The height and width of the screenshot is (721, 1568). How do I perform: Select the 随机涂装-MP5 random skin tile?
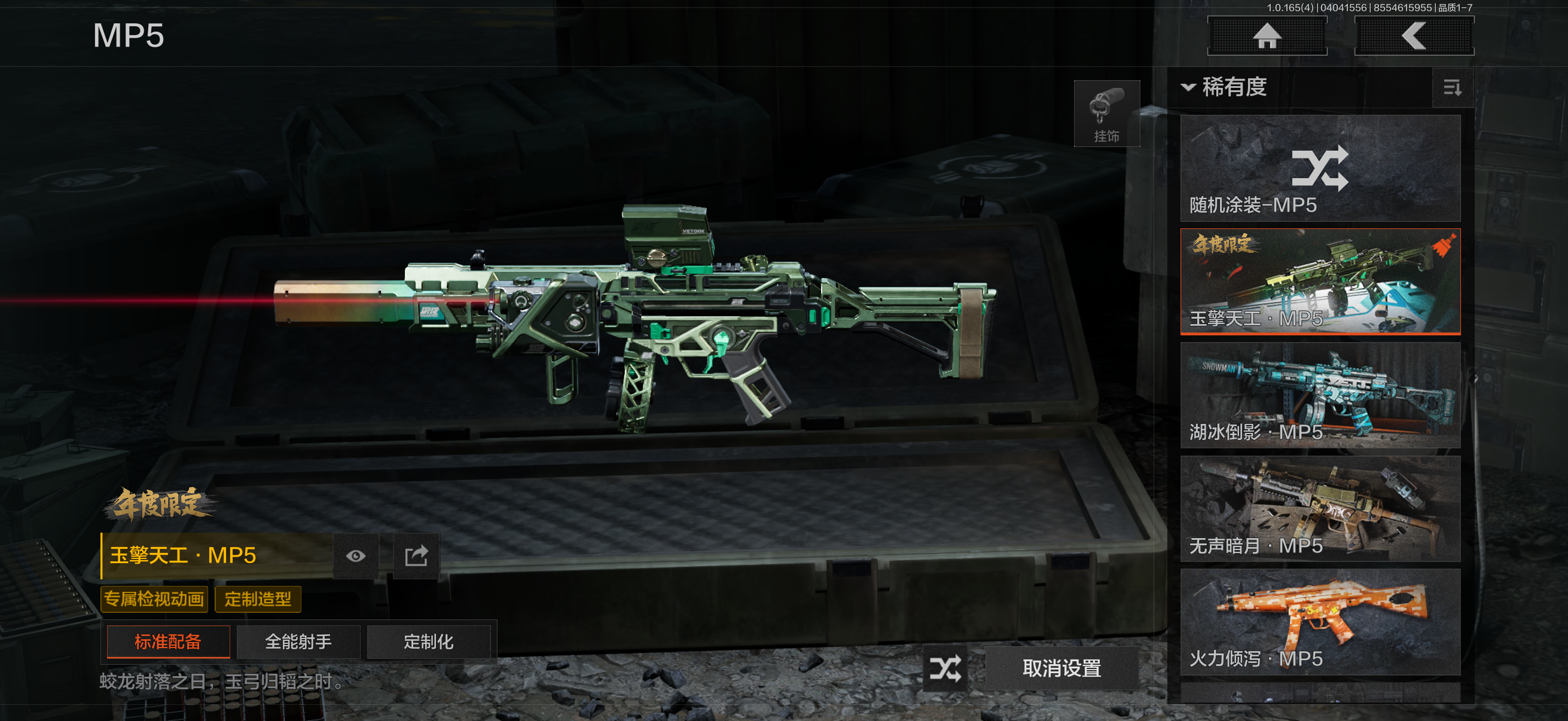click(x=1320, y=168)
